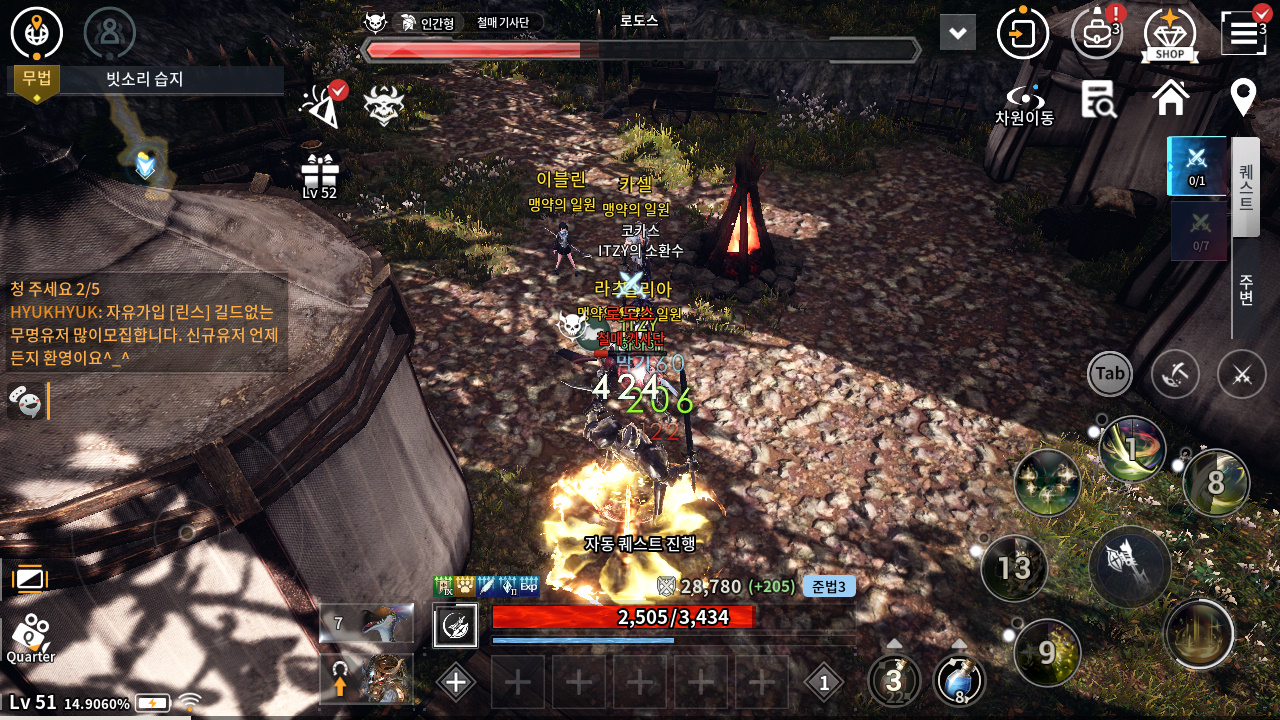This screenshot has width=1280, height=720.
Task: Open the chat emoji speech bubble
Action: 26,401
